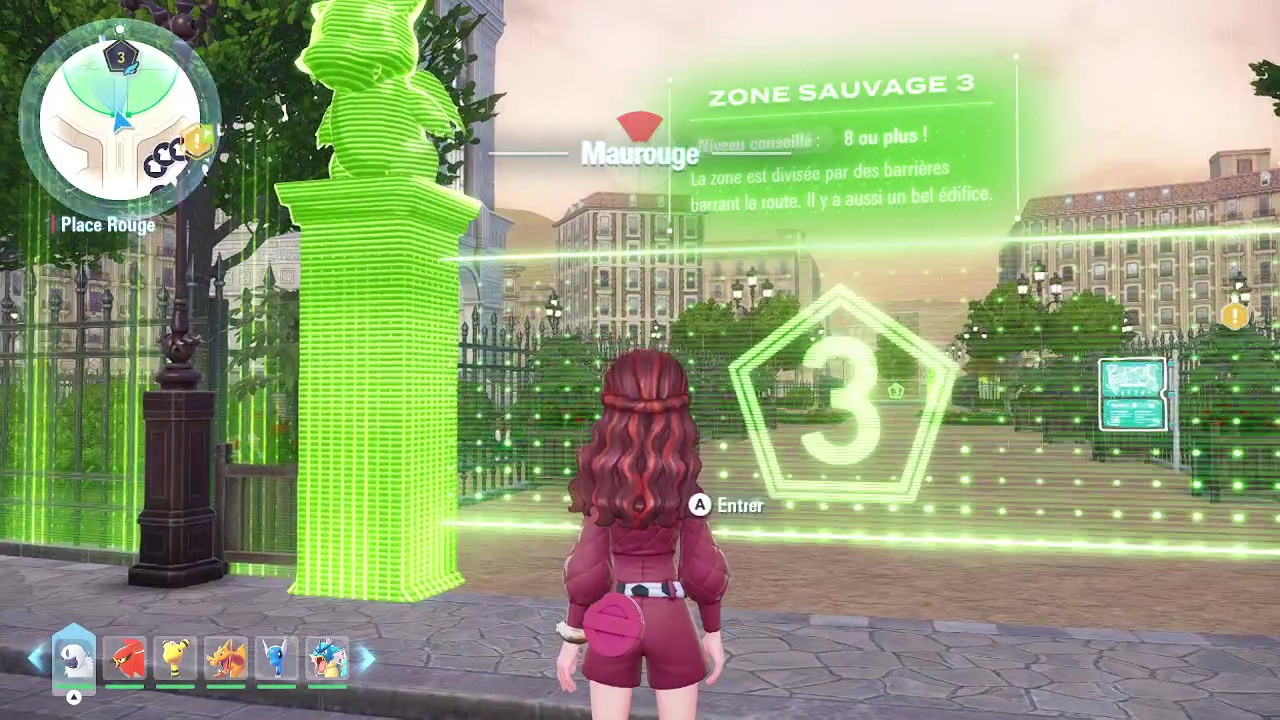The width and height of the screenshot is (1280, 720).
Task: Click the blue player arrow on the minimap
Action: pyautogui.click(x=120, y=120)
